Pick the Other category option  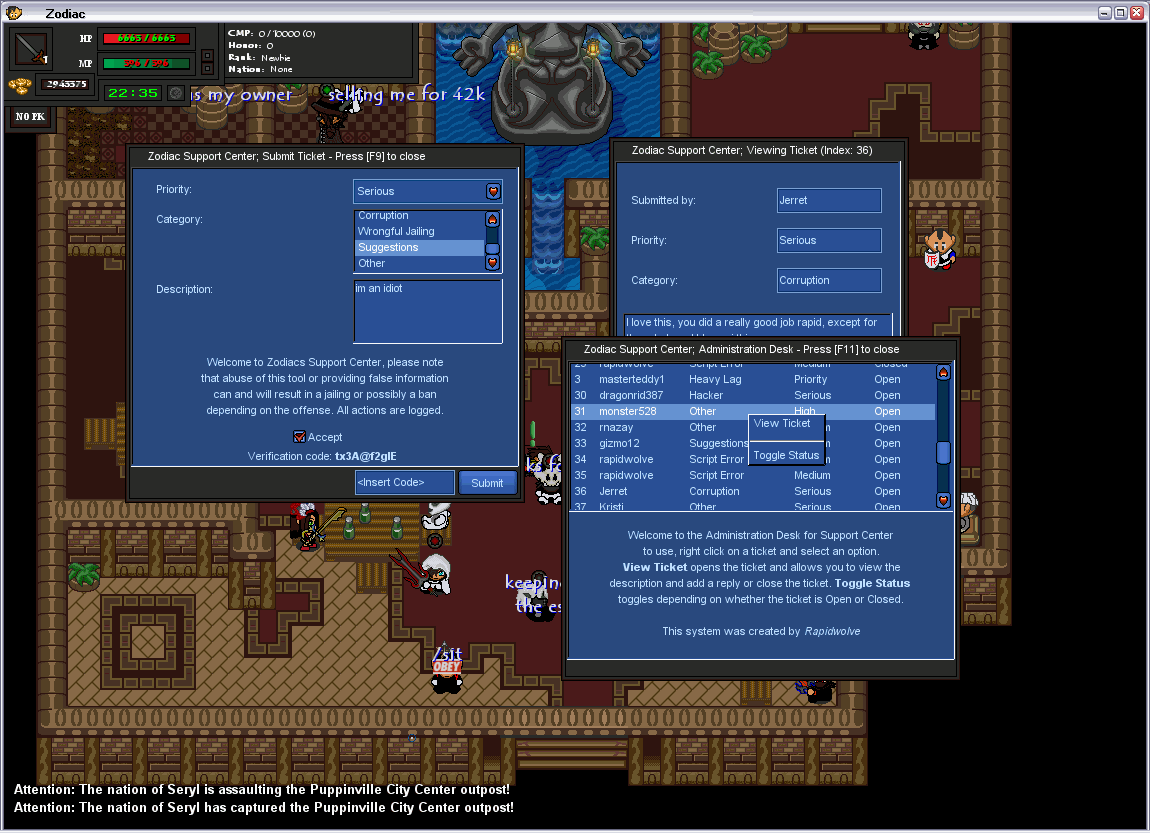pyautogui.click(x=420, y=263)
